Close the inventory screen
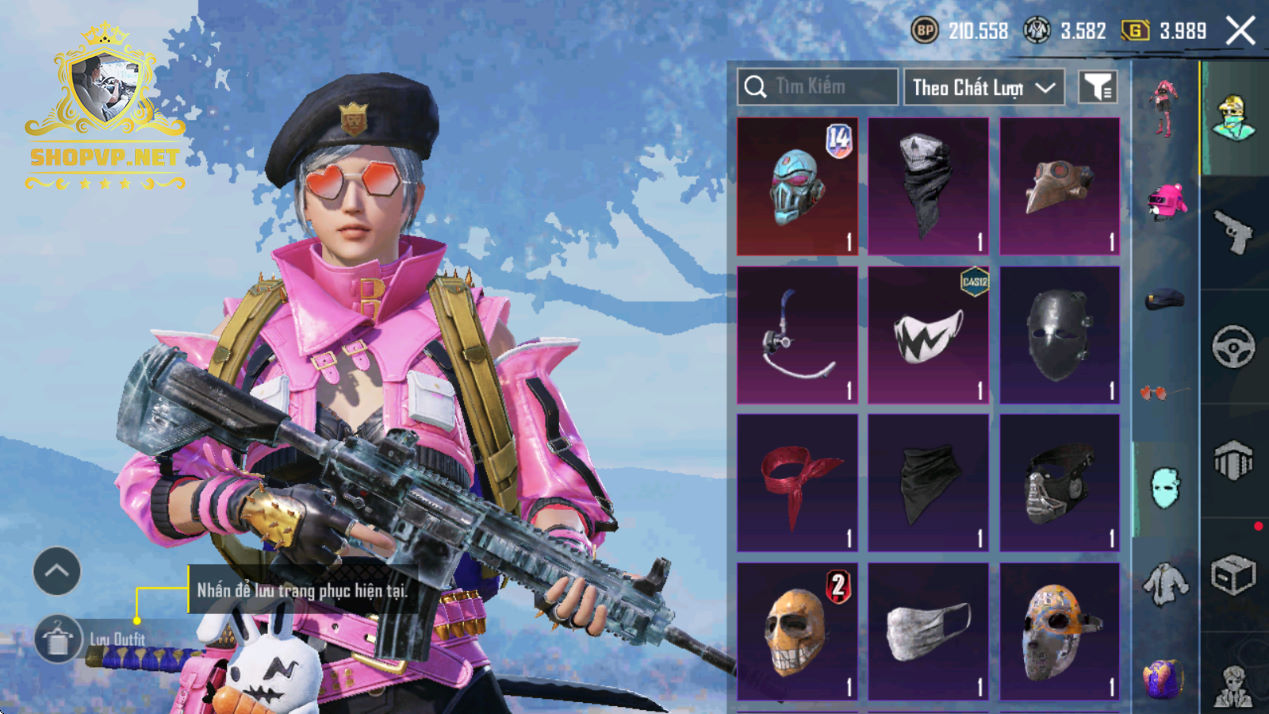Screen dimensions: 1269x714 1240,31
